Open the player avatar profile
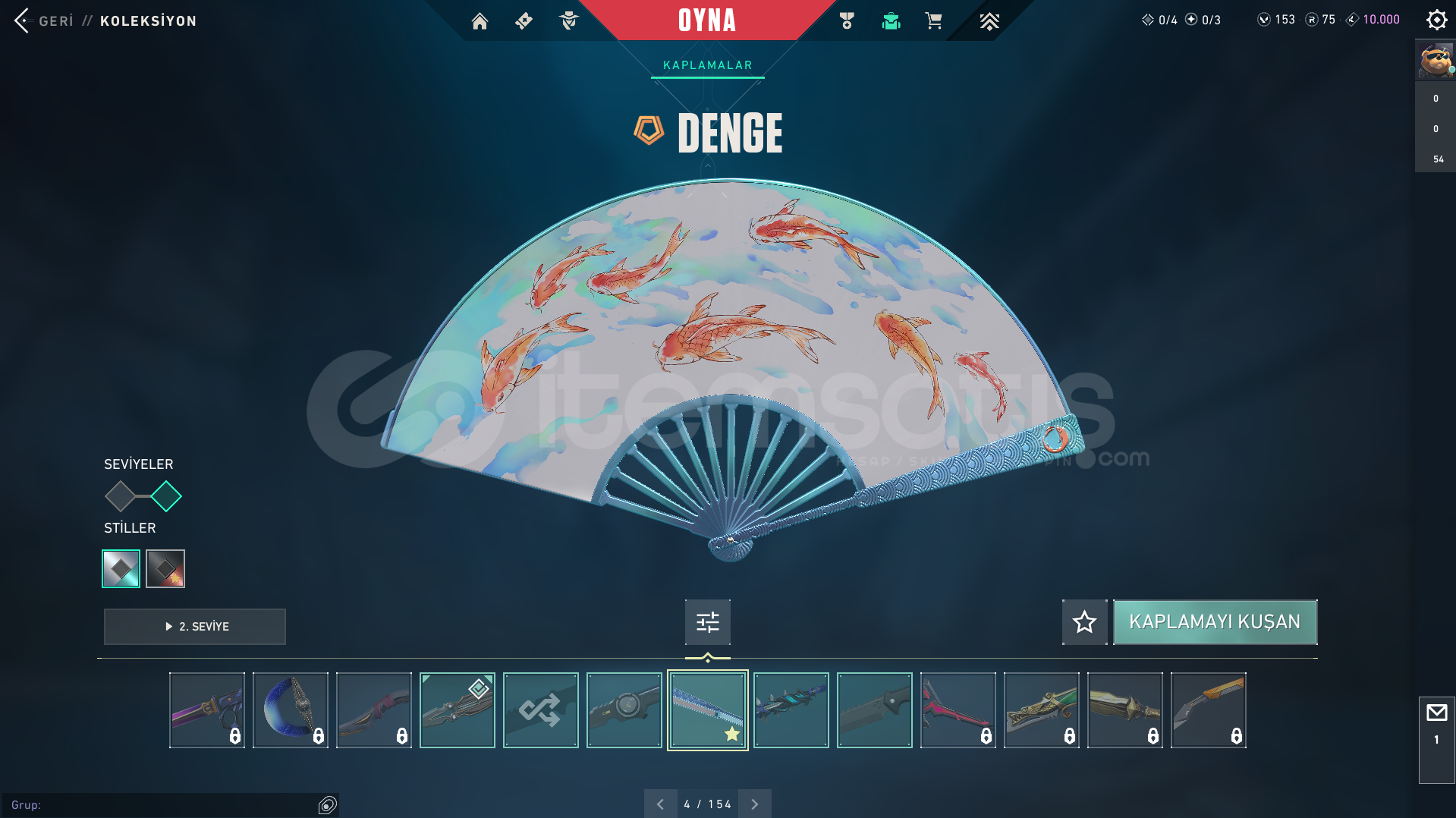 [x=1435, y=61]
